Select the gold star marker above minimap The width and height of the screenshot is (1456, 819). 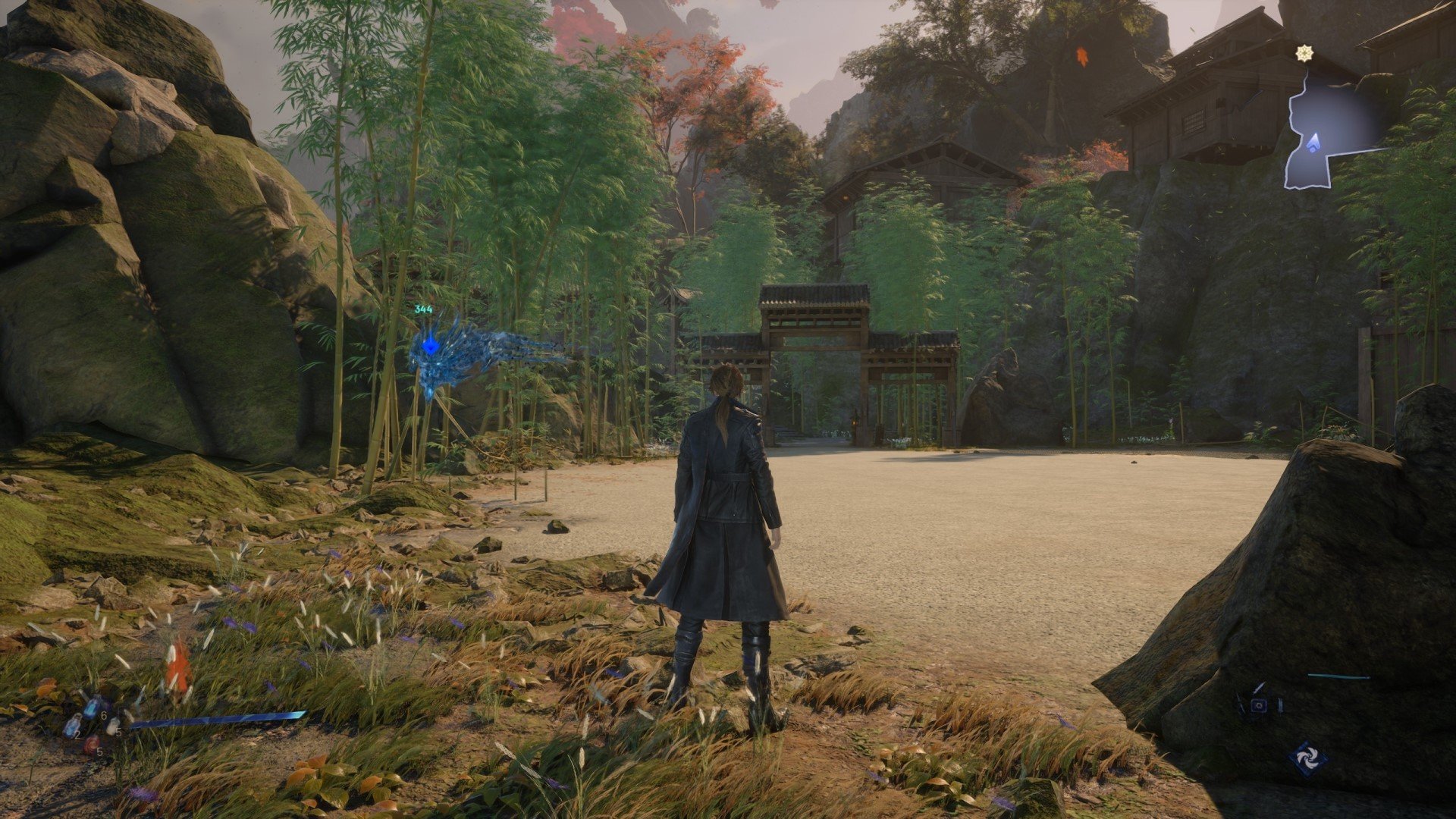click(1304, 53)
